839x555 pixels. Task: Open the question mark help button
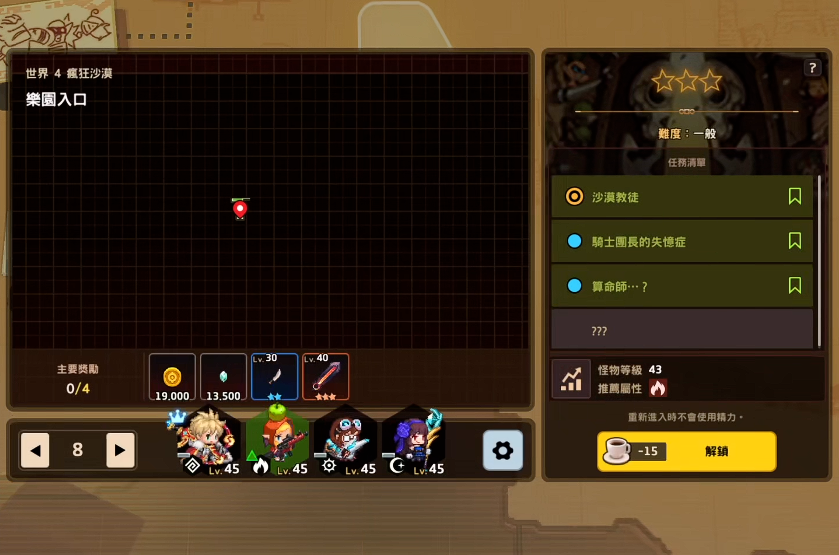812,68
